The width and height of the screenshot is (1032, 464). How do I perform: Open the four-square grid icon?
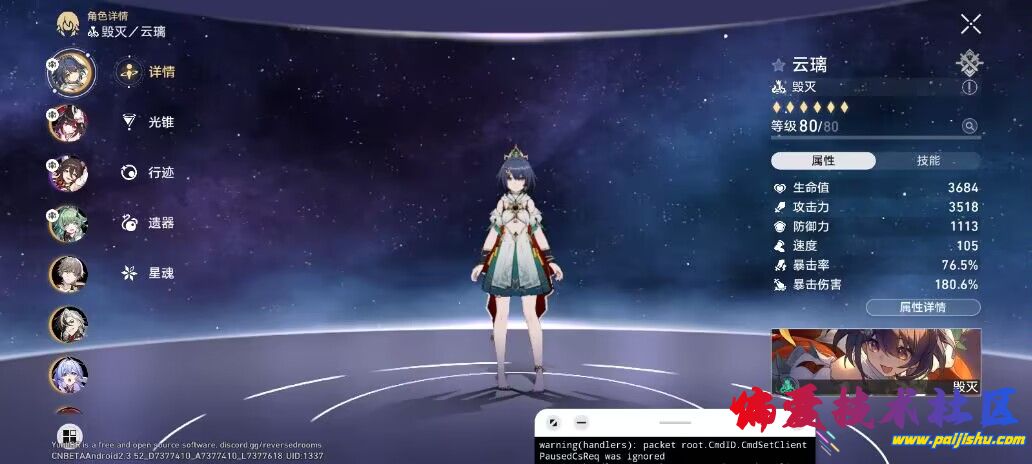click(x=69, y=435)
